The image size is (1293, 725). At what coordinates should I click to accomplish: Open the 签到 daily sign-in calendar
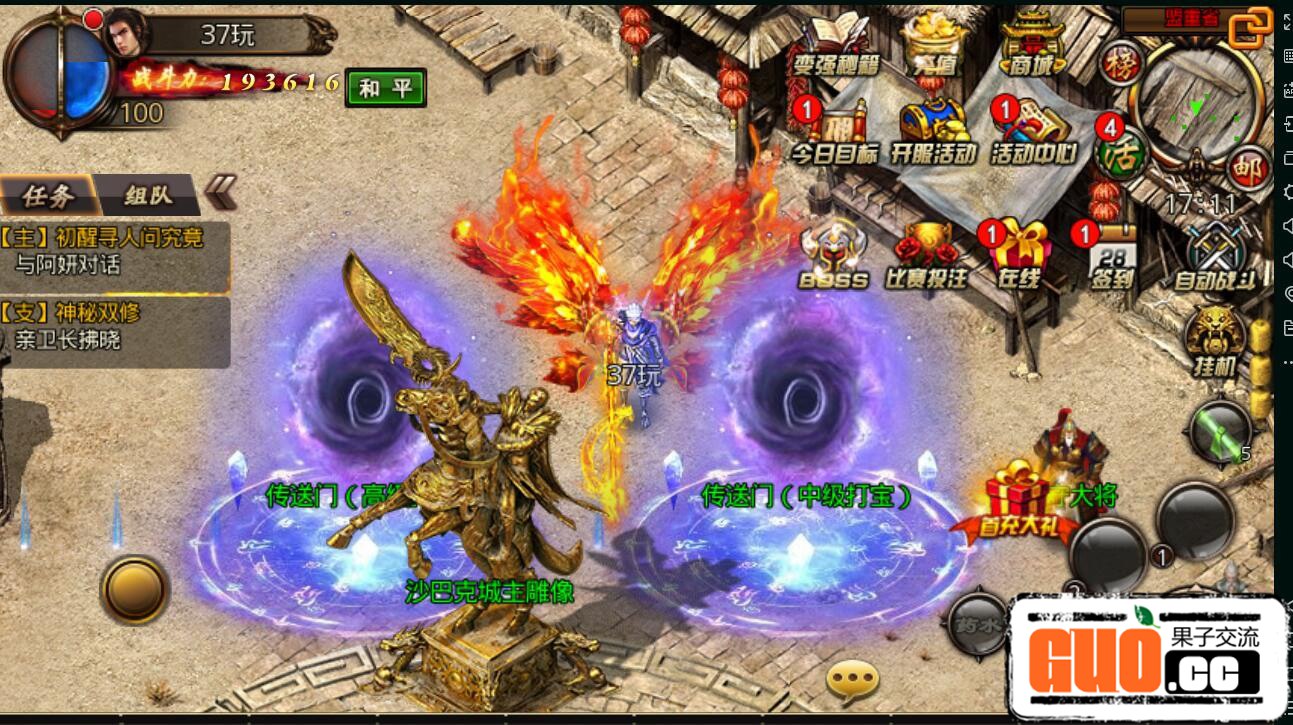point(1111,257)
